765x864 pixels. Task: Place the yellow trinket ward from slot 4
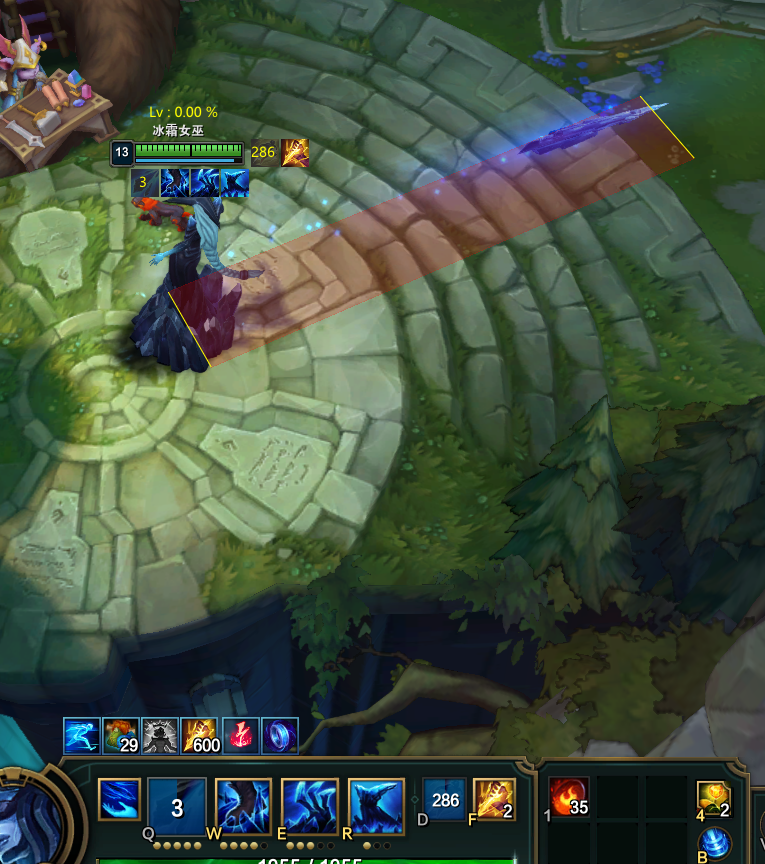[x=713, y=799]
